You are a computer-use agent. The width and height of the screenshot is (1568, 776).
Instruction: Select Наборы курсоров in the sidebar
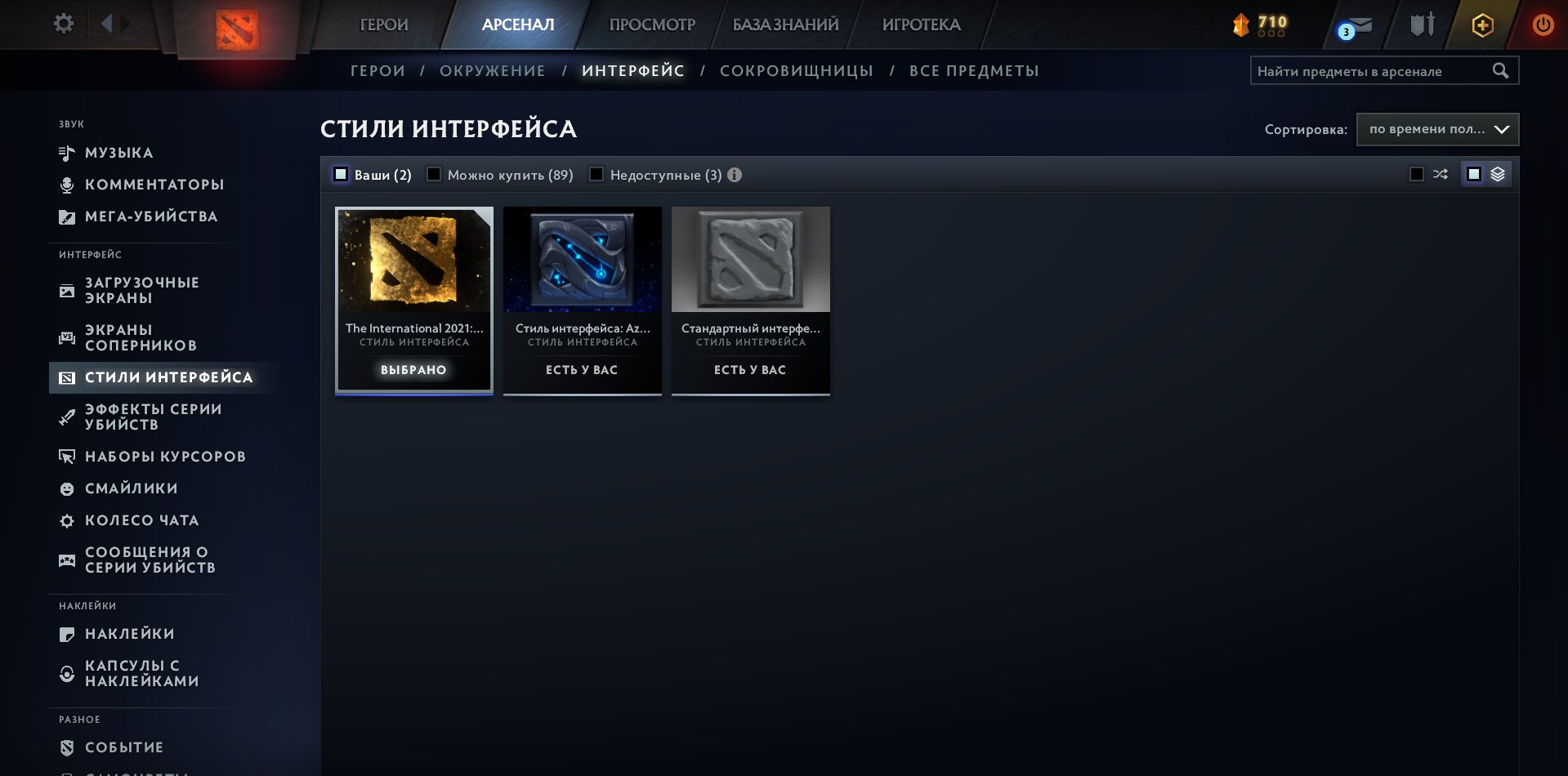point(165,456)
